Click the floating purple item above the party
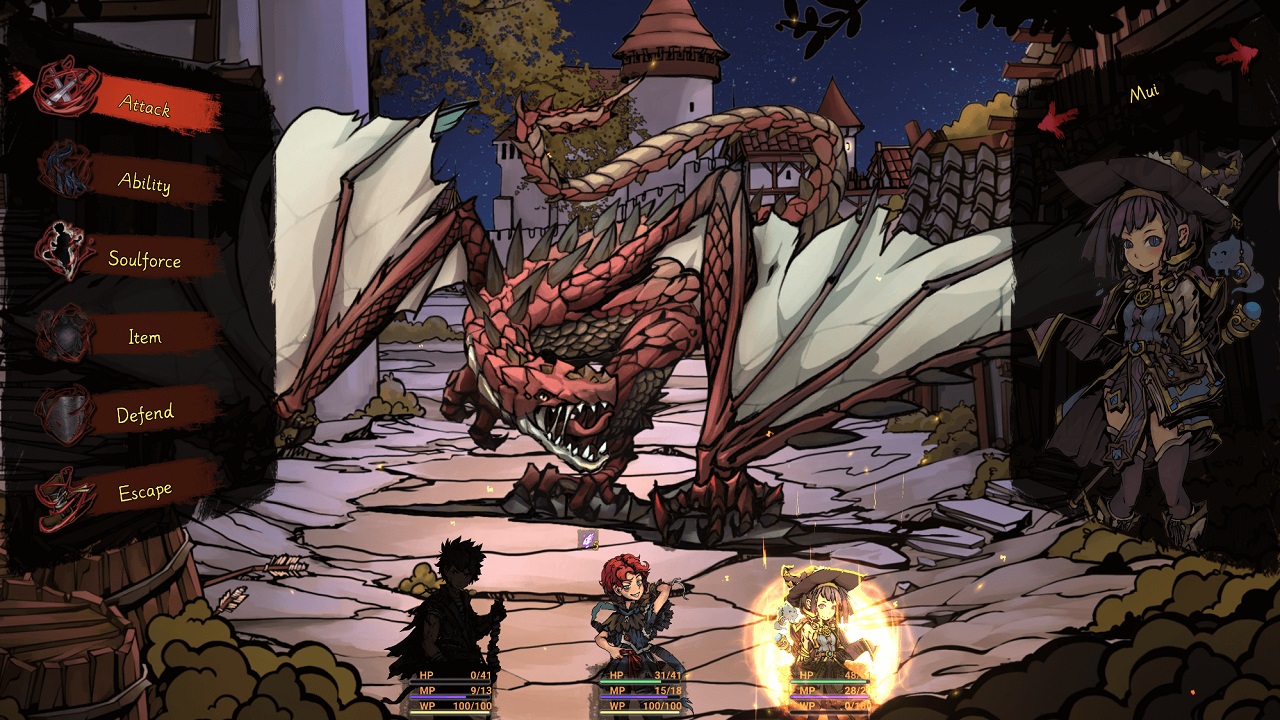 pyautogui.click(x=588, y=537)
